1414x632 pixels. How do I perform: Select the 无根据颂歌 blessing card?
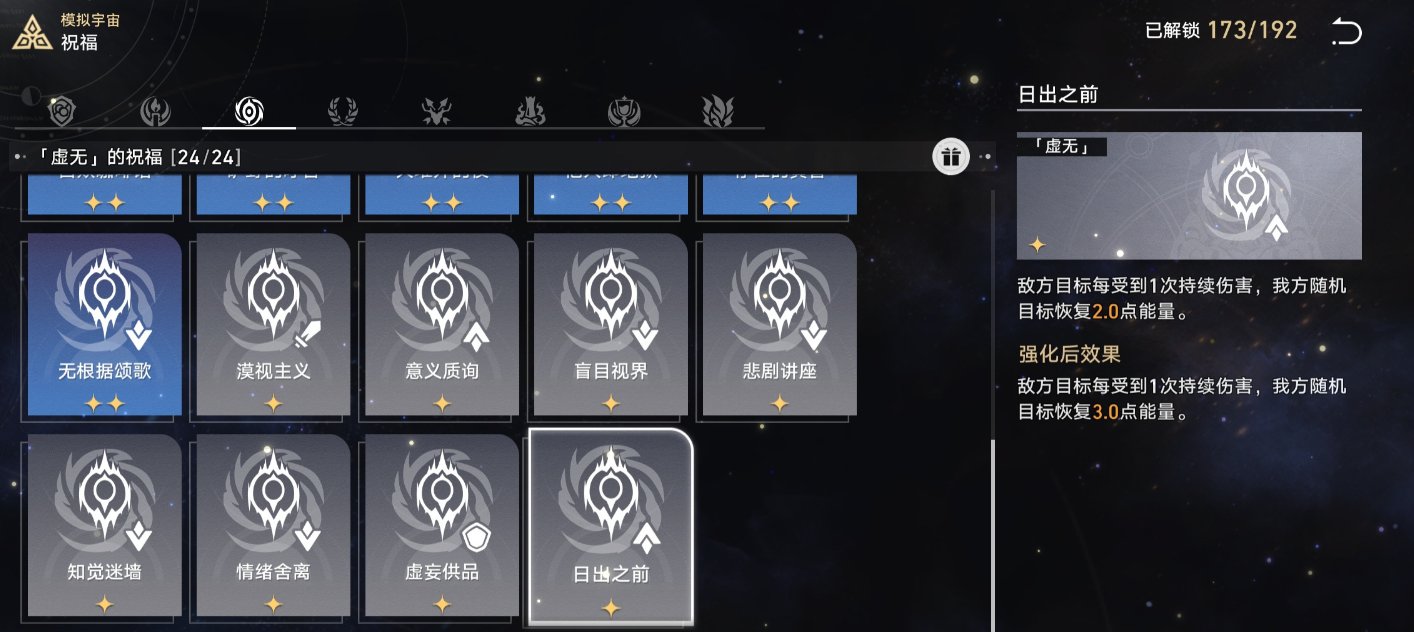tap(105, 325)
